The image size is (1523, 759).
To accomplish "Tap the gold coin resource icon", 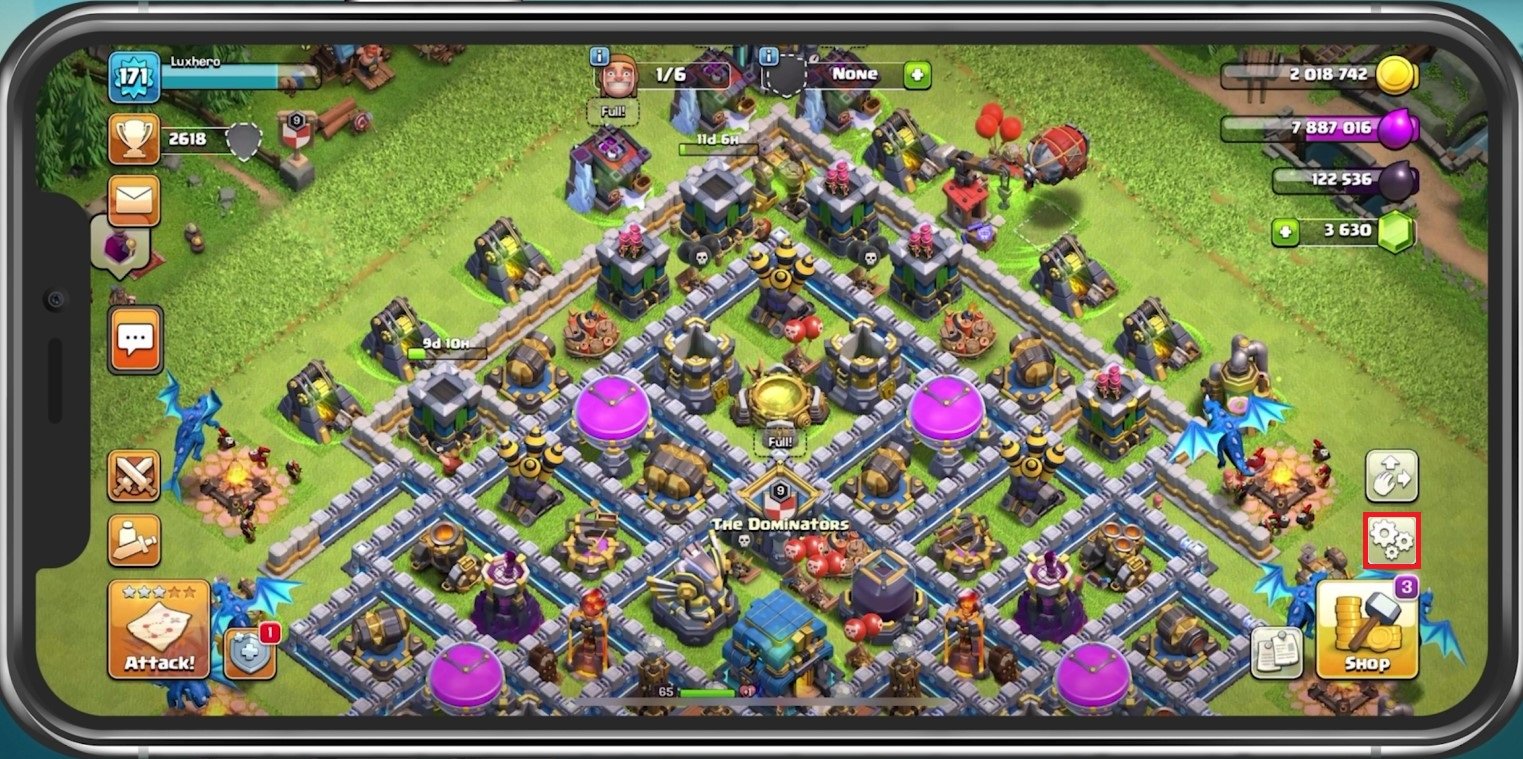I will 1396,75.
